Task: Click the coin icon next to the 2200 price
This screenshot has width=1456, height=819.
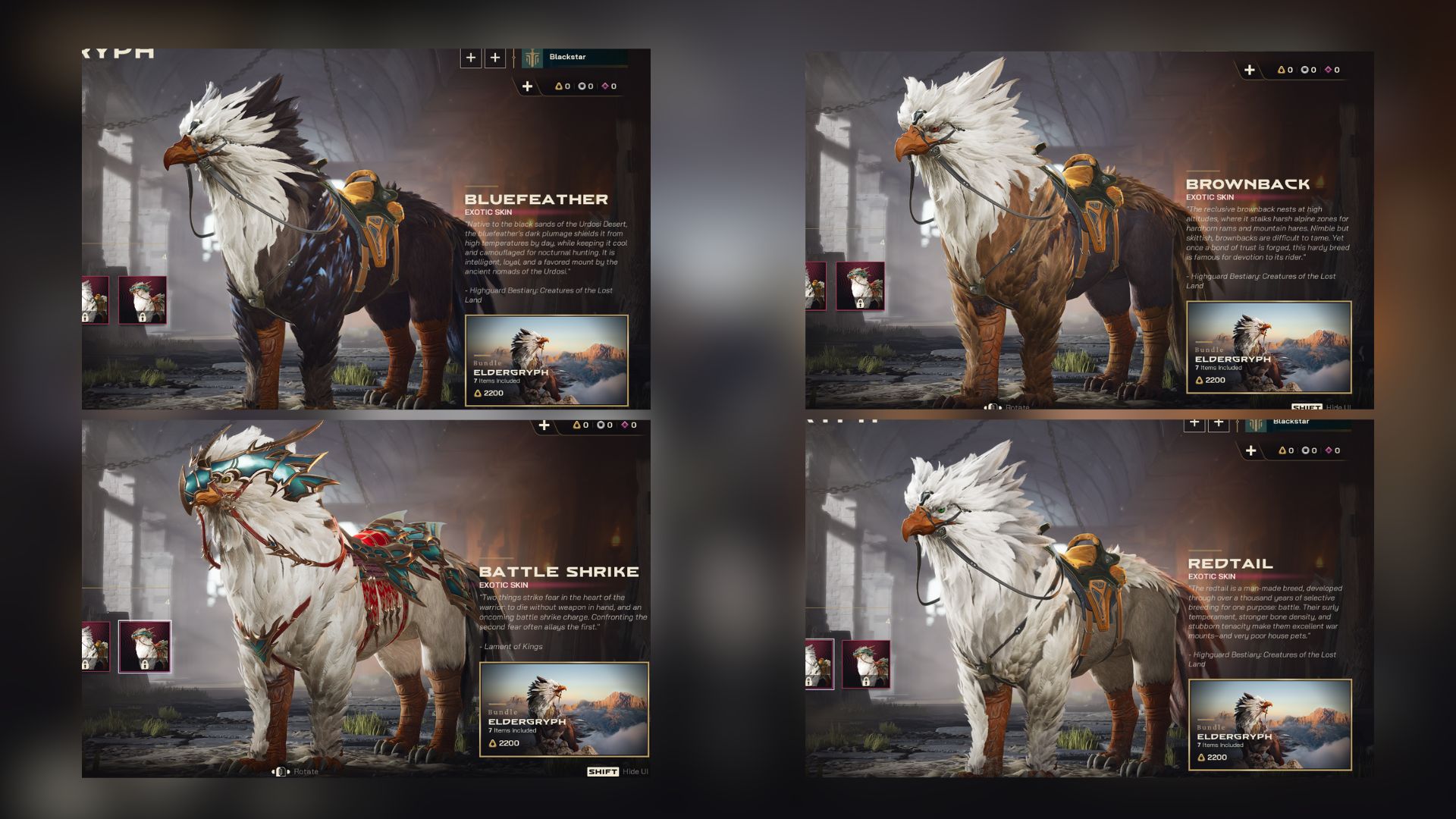Action: click(478, 394)
